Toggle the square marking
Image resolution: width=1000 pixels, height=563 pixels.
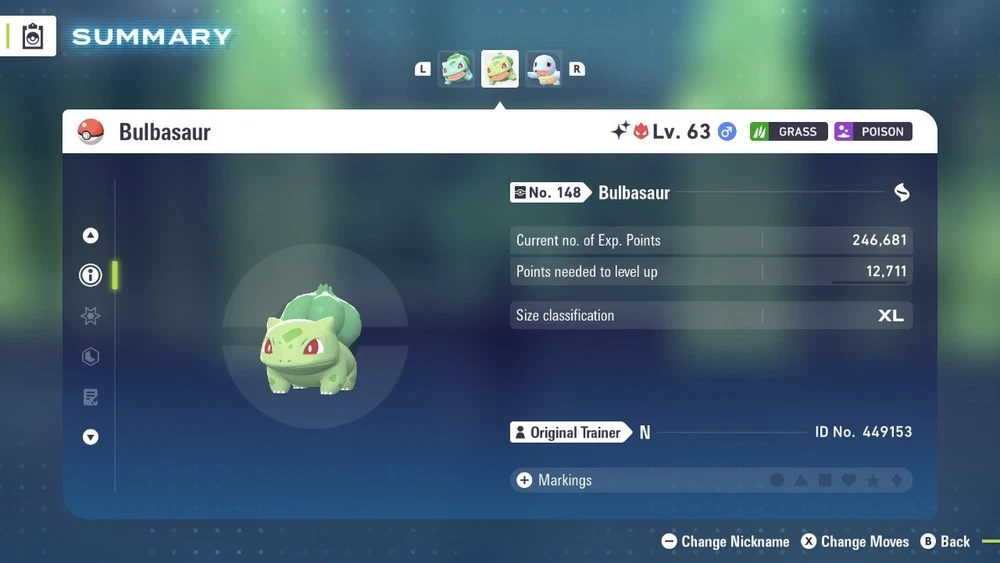[x=825, y=481]
